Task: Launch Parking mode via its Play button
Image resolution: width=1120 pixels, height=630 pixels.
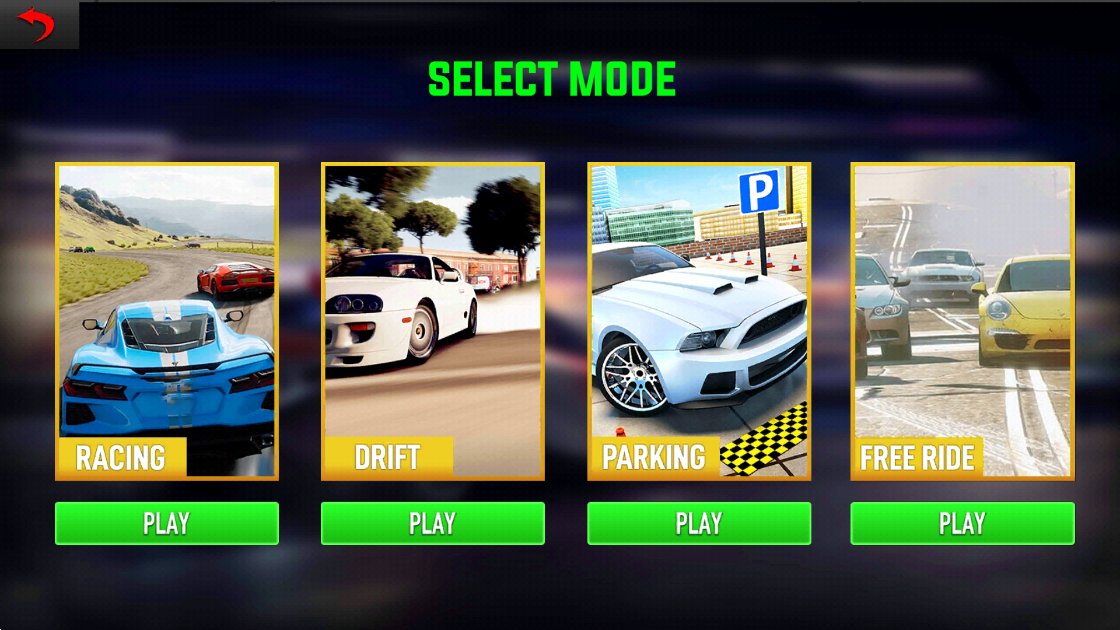Action: pyautogui.click(x=699, y=523)
